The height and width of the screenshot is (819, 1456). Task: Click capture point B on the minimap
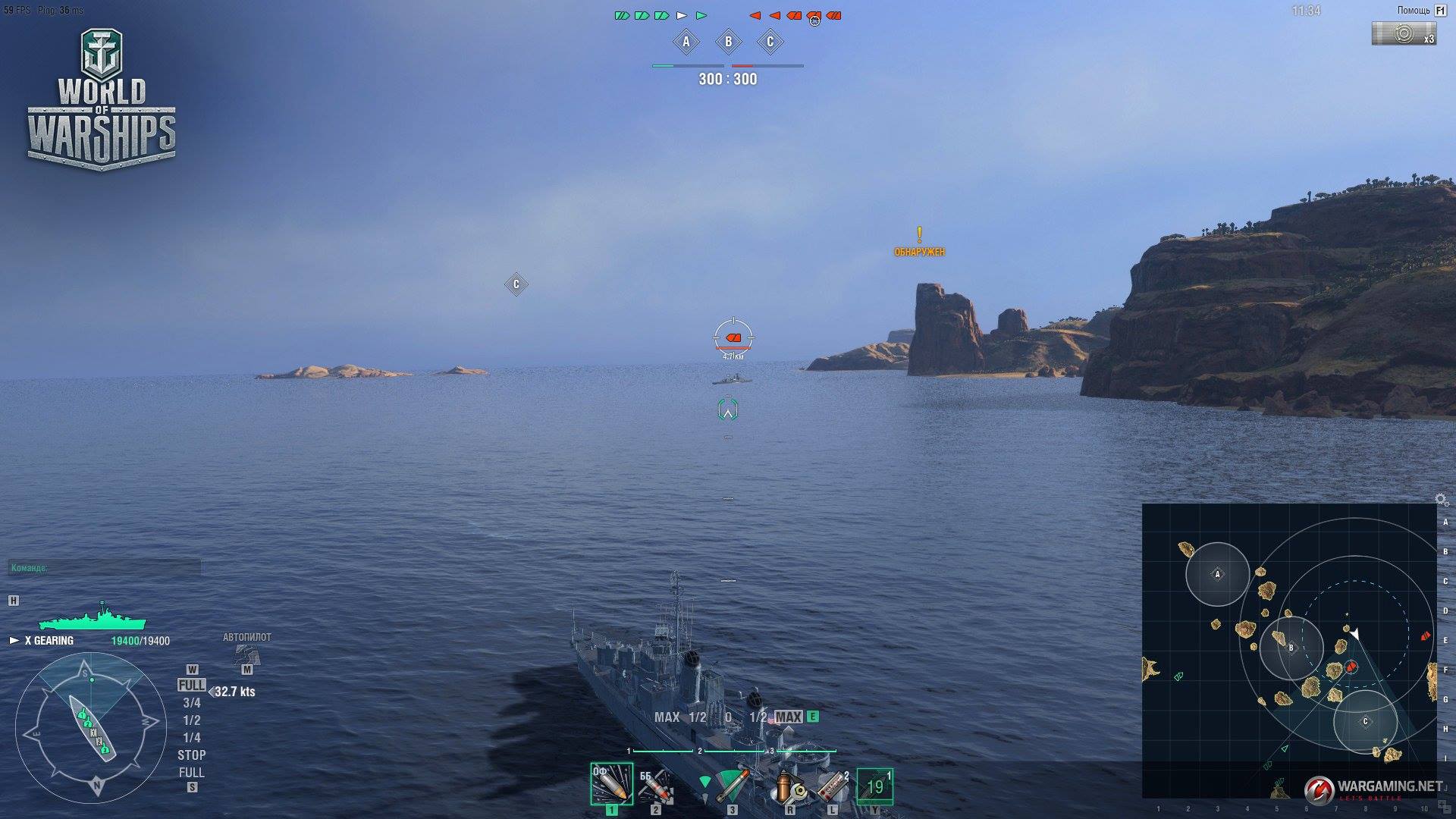tap(1291, 648)
